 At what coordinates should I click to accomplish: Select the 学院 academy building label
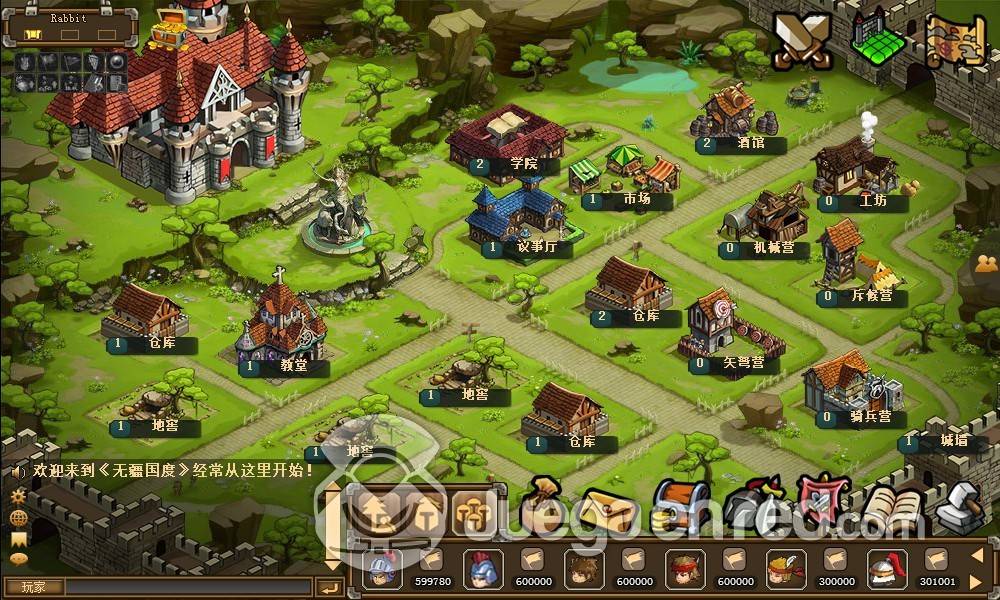click(x=523, y=164)
